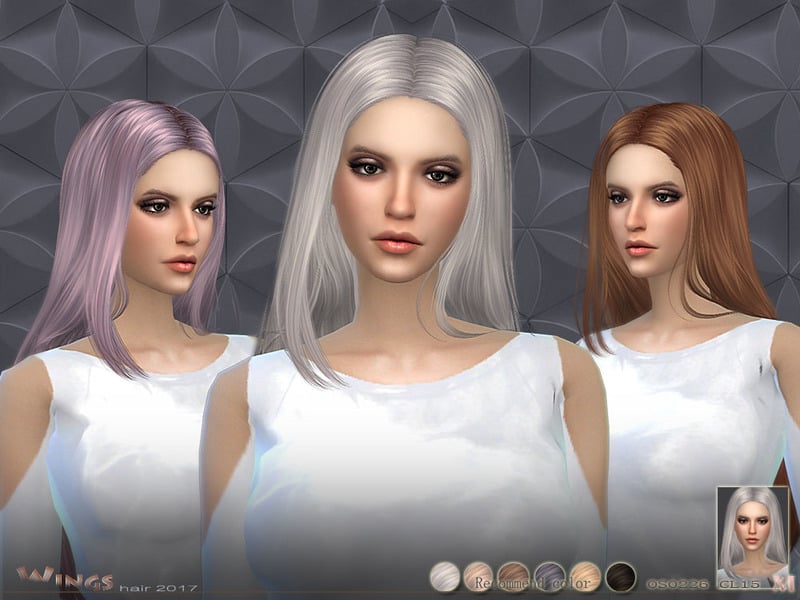800x600 pixels.
Task: Open the silver-haired portrait thumbnail
Action: tap(755, 536)
